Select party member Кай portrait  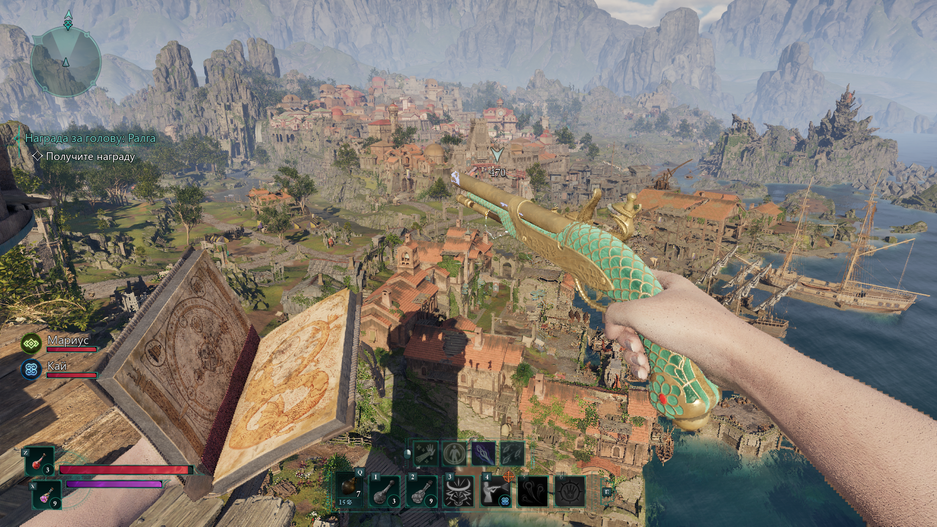[x=31, y=369]
